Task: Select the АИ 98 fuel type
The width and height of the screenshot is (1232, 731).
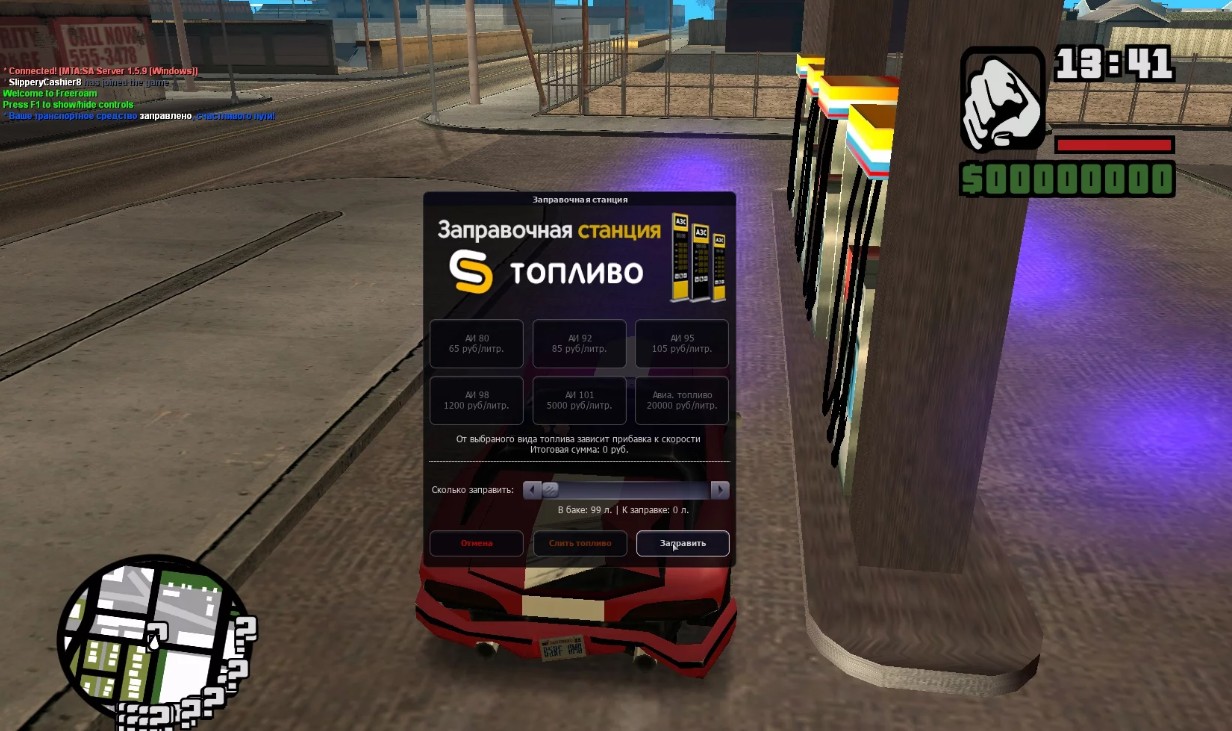Action: point(476,400)
